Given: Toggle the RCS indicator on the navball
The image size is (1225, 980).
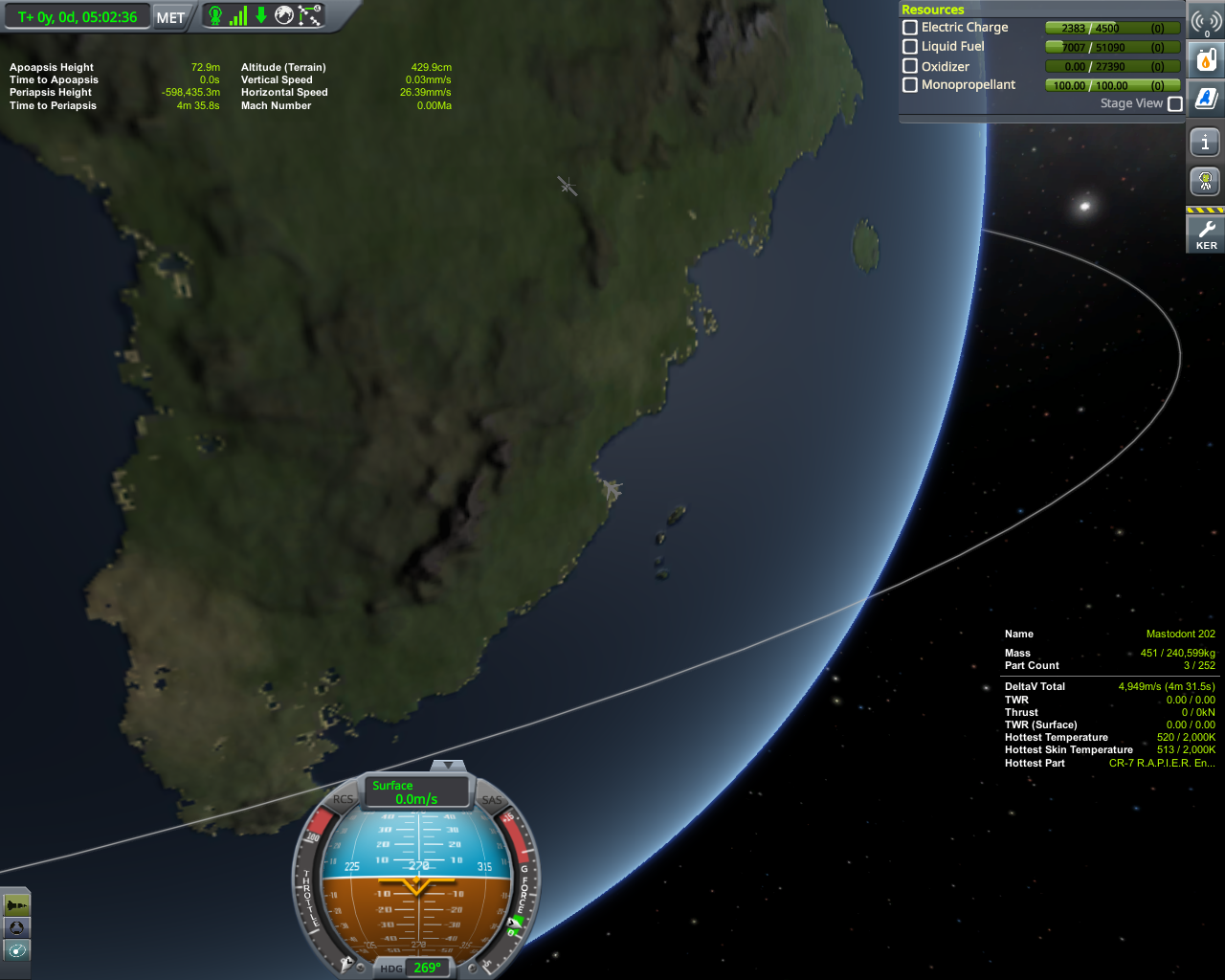Looking at the screenshot, I should tap(343, 800).
